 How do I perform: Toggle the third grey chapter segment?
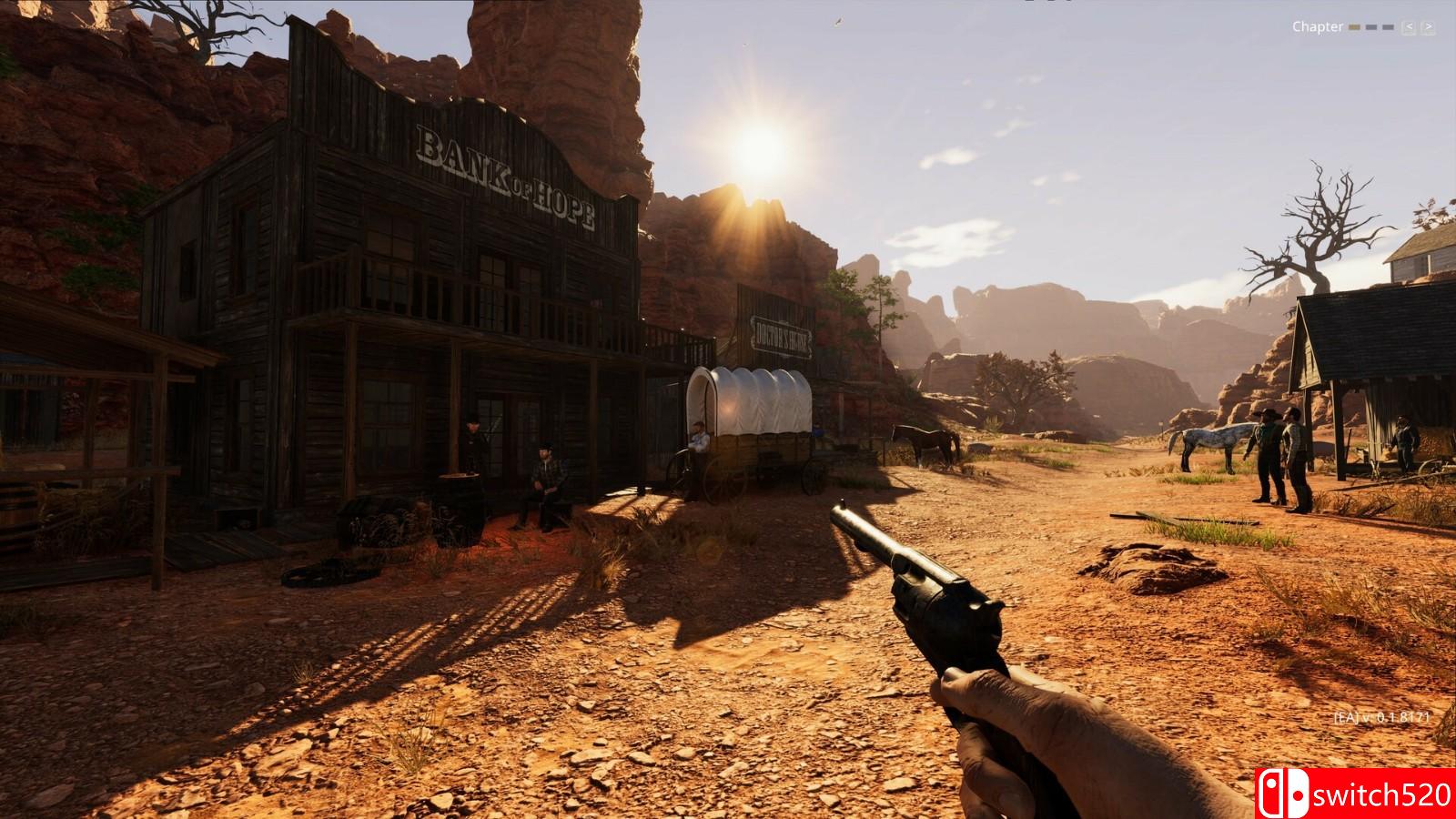click(1388, 27)
